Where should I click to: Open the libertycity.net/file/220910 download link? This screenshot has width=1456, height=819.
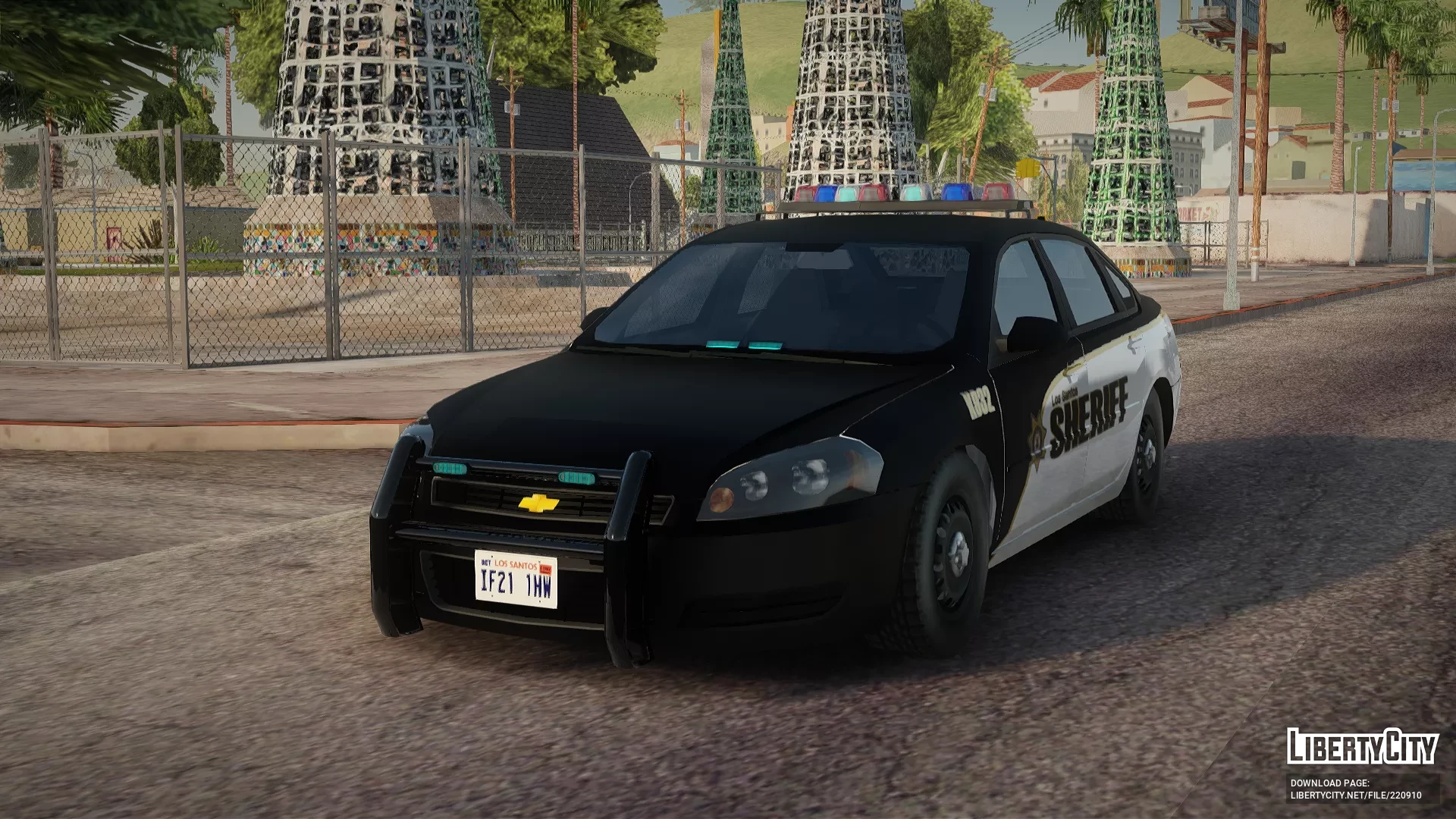(x=1356, y=795)
